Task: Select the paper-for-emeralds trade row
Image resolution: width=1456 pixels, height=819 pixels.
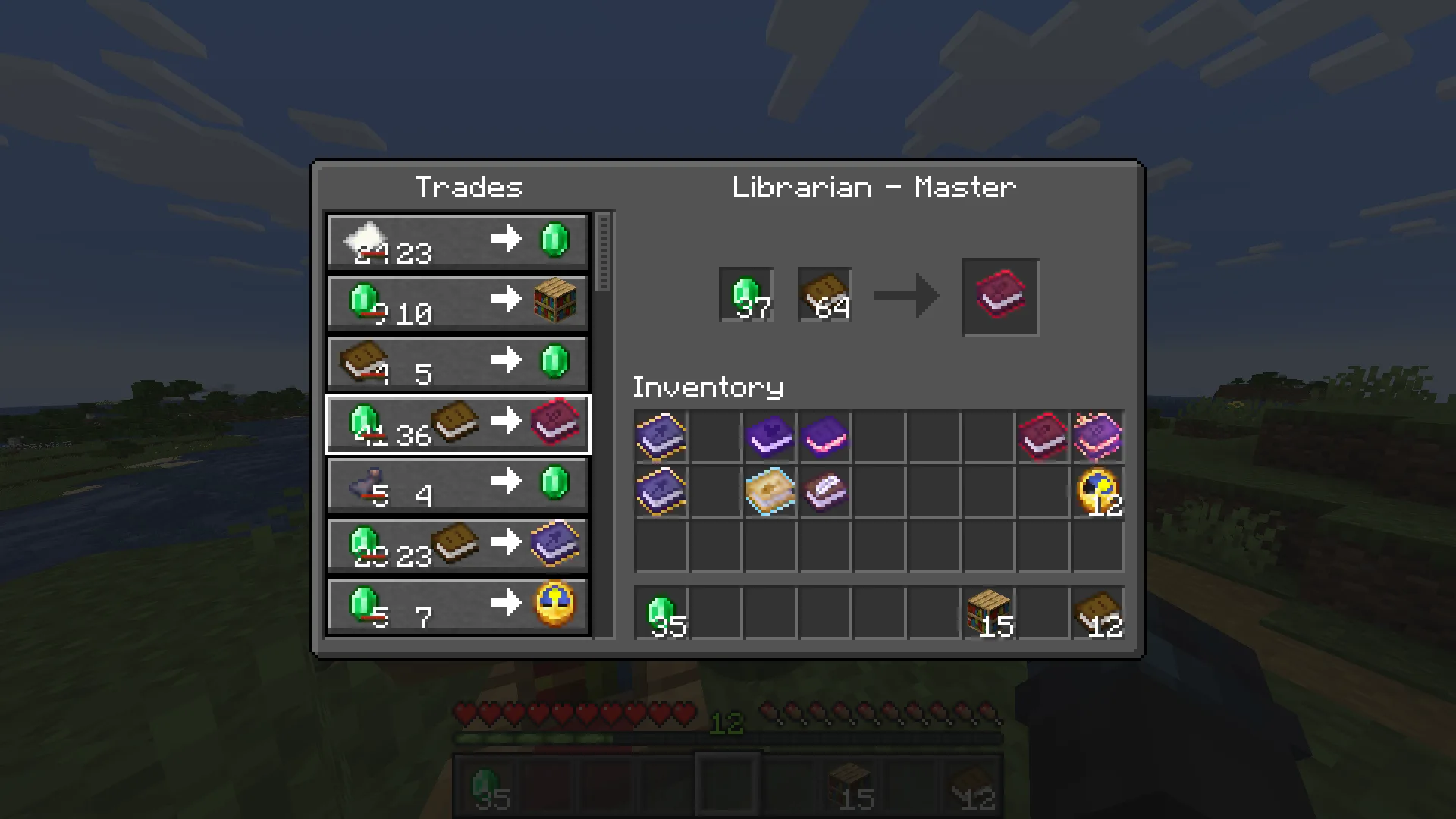Action: coord(457,241)
